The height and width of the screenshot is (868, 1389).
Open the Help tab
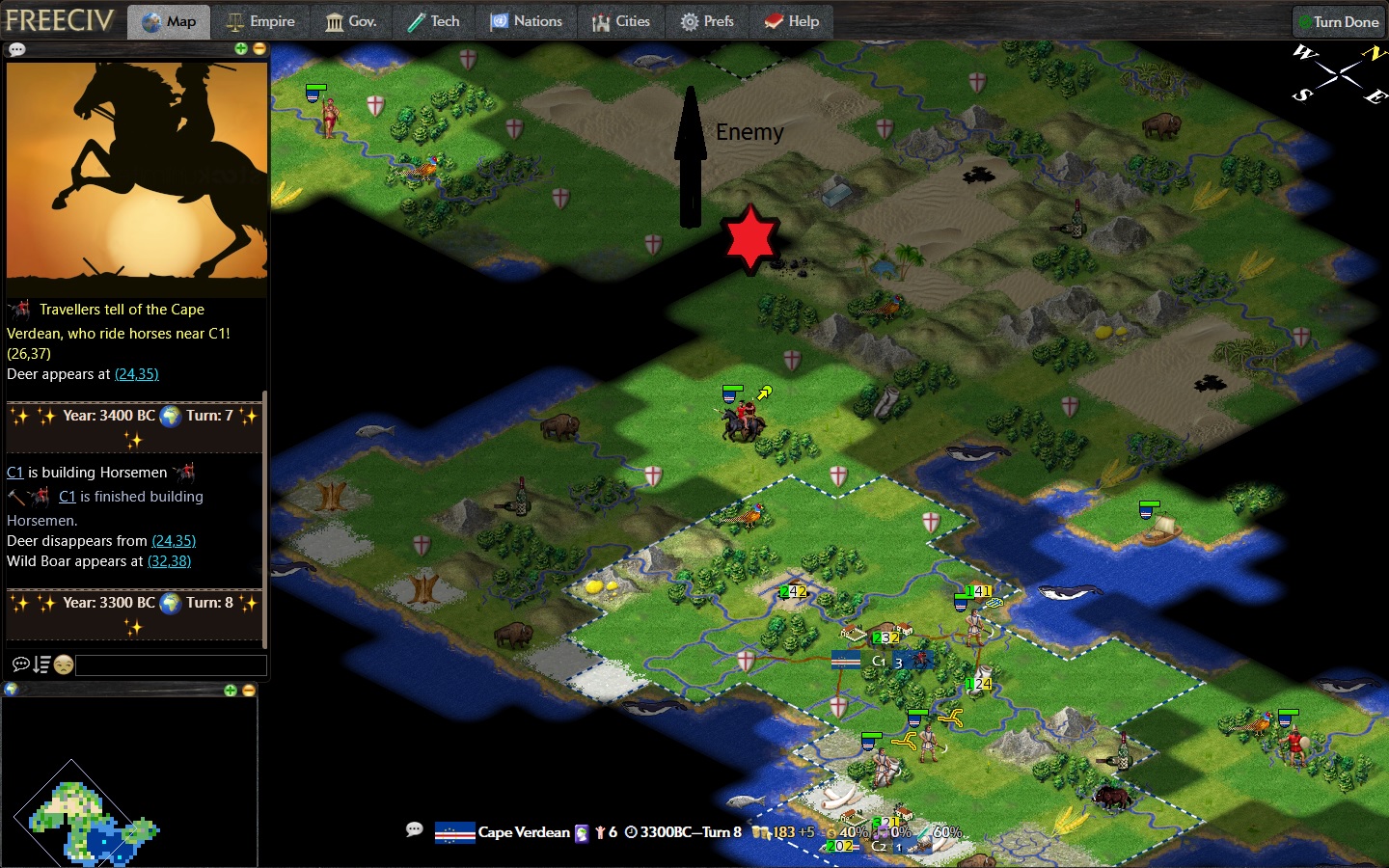click(792, 21)
